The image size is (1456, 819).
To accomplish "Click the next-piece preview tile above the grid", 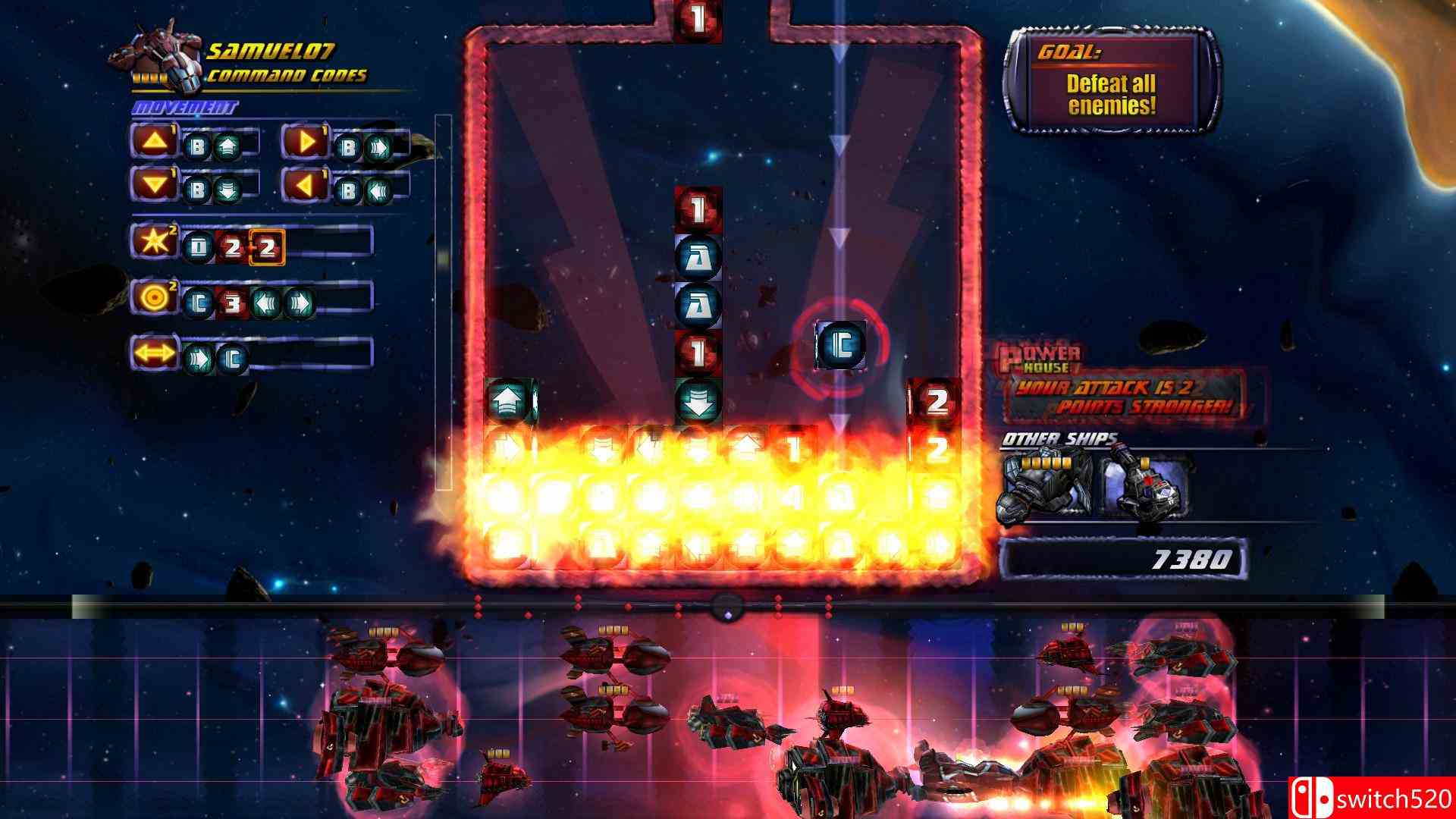I will pos(698,18).
